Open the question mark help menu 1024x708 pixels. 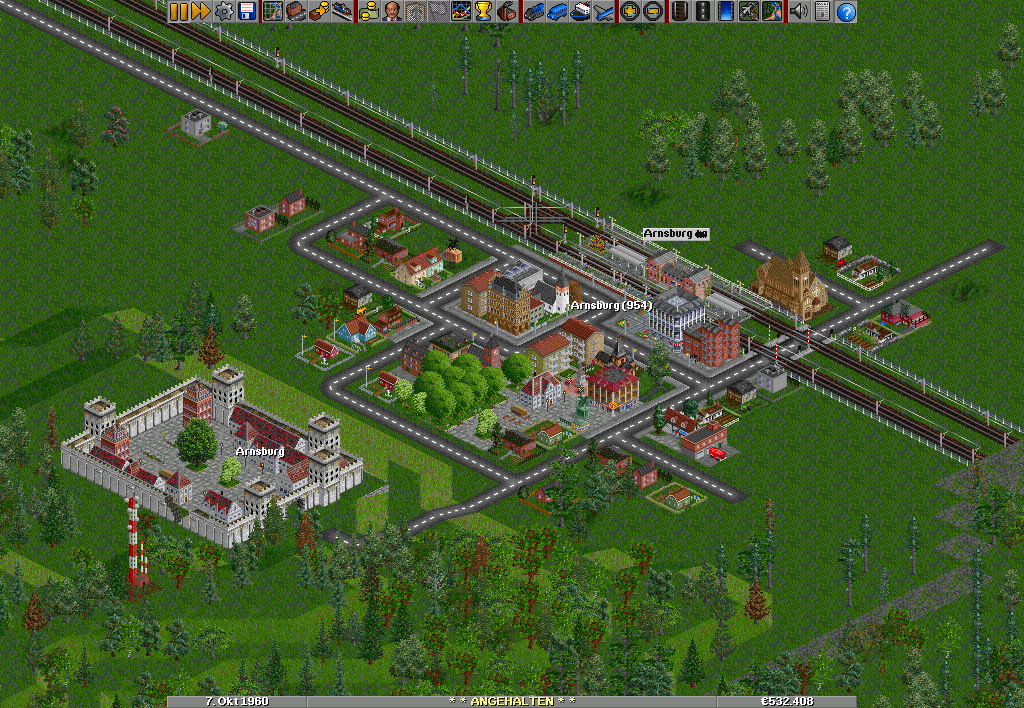pyautogui.click(x=846, y=12)
